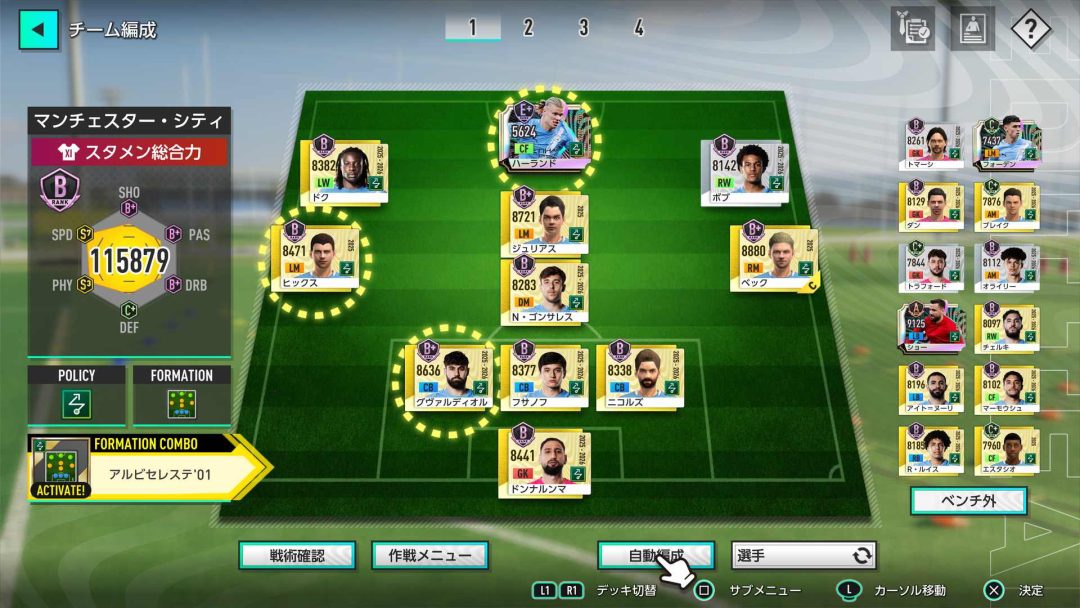The height and width of the screenshot is (608, 1080).
Task: Select the N・ゴンサレス DM card
Action: (x=544, y=291)
